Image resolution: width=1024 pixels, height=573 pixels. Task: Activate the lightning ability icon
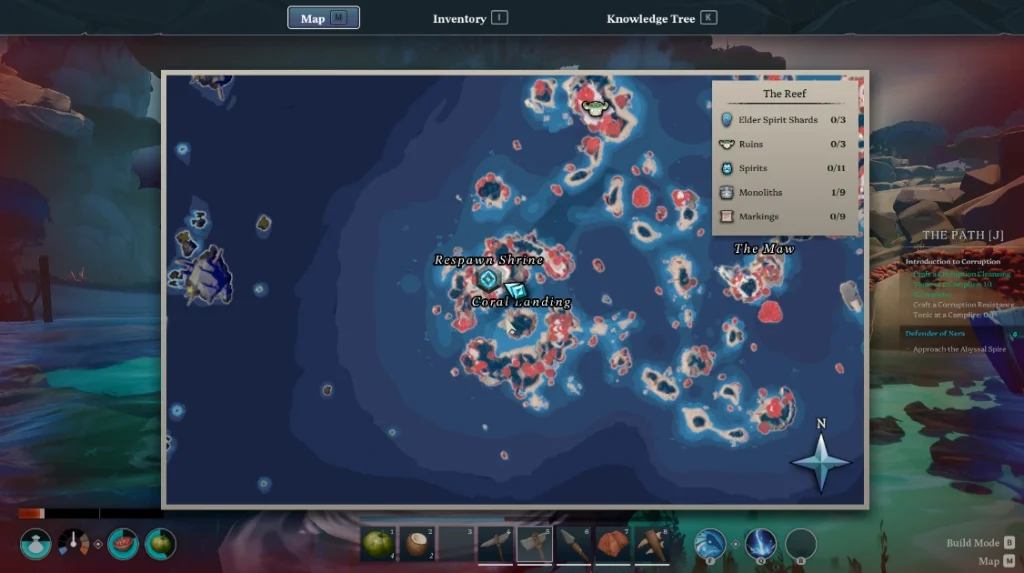[x=760, y=544]
